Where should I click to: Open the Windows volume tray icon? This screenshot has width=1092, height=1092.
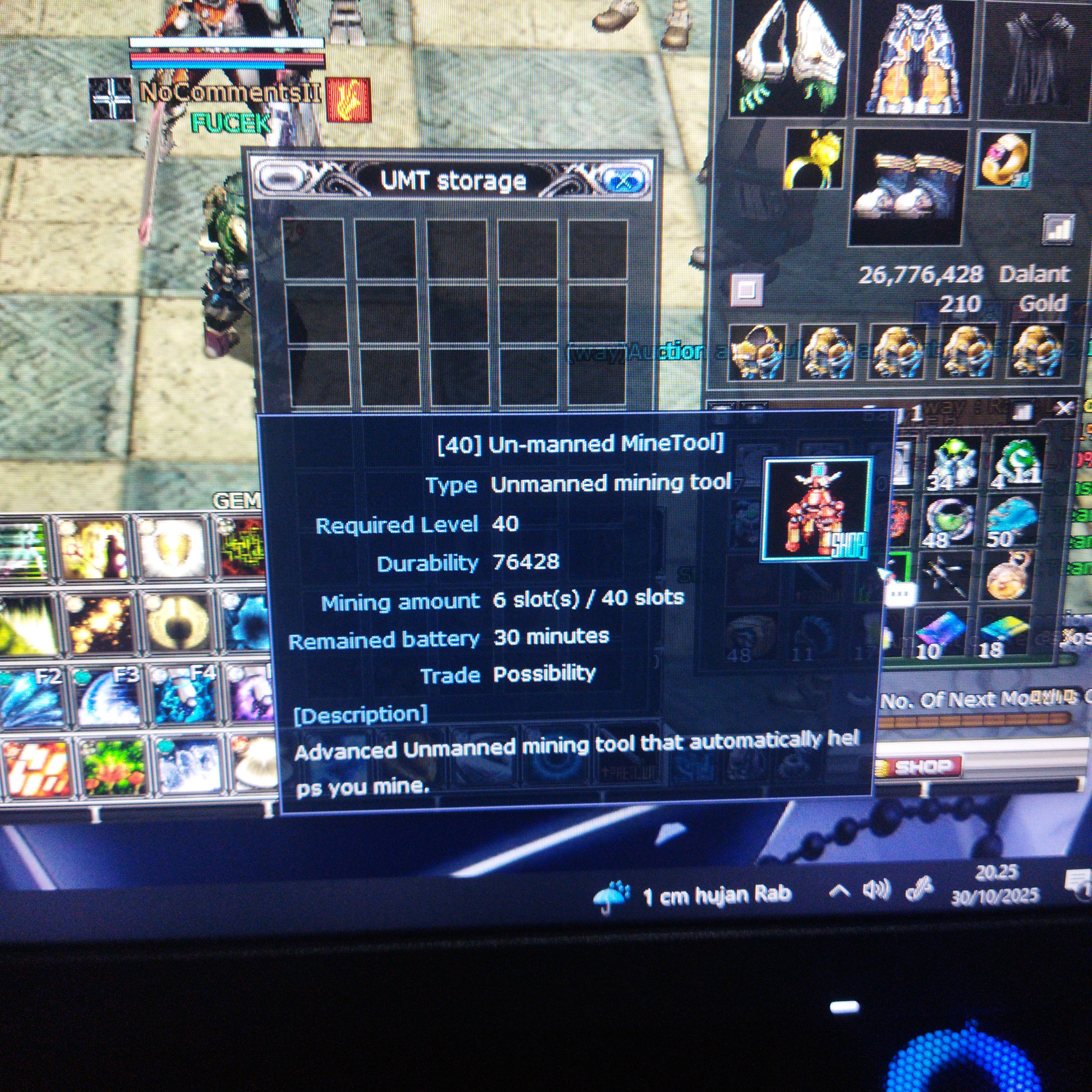coord(875,891)
